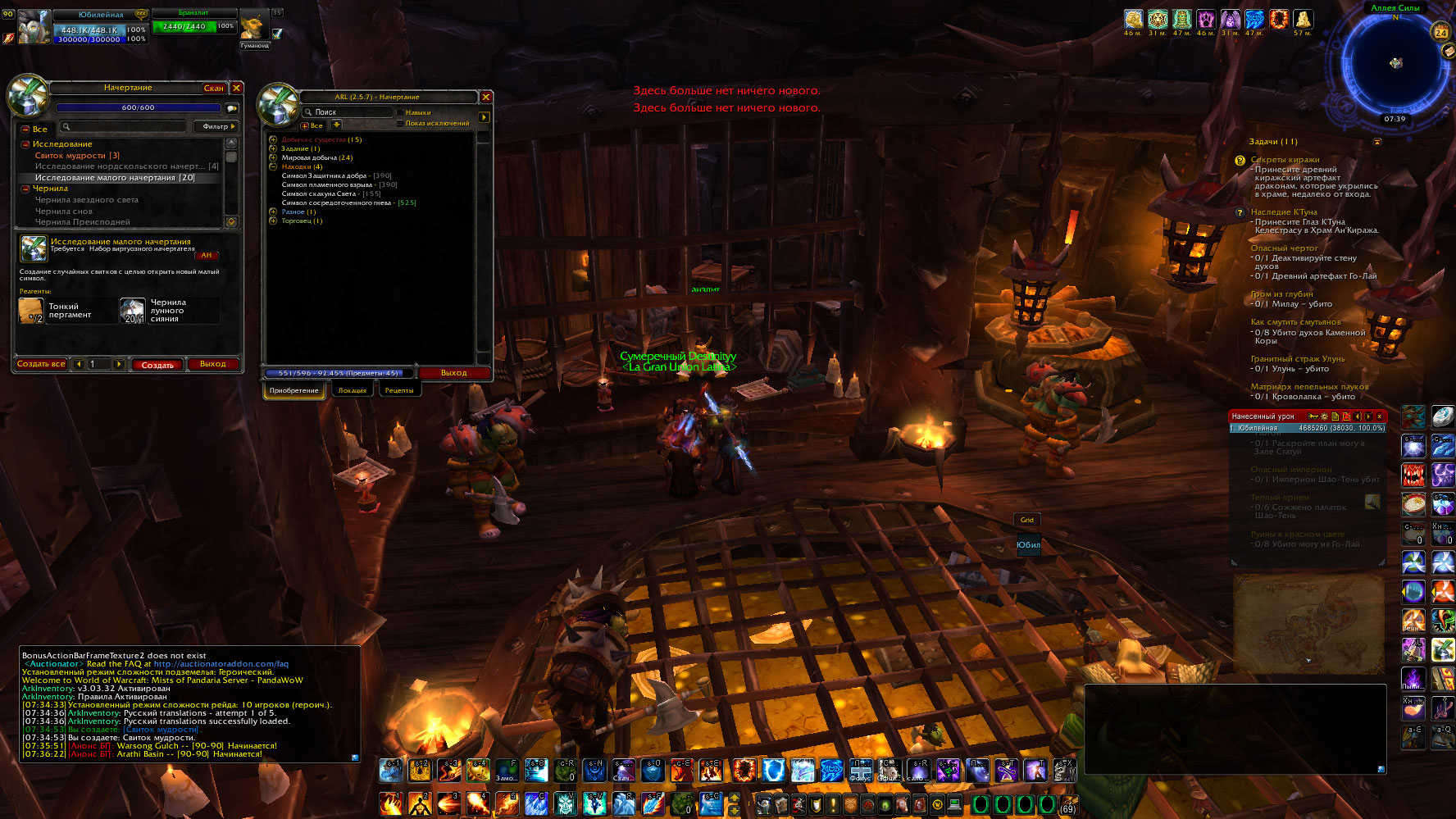Select Символ сосредоточенного гнева entry

pyautogui.click(x=337, y=202)
